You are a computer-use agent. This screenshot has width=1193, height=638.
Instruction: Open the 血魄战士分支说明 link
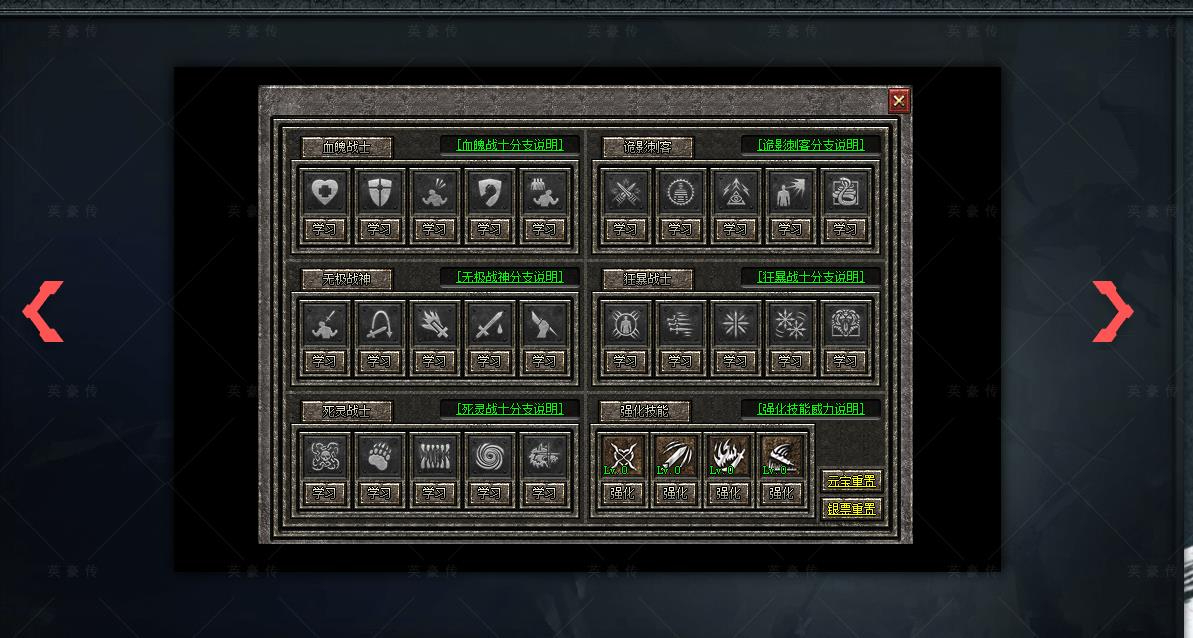[510, 145]
